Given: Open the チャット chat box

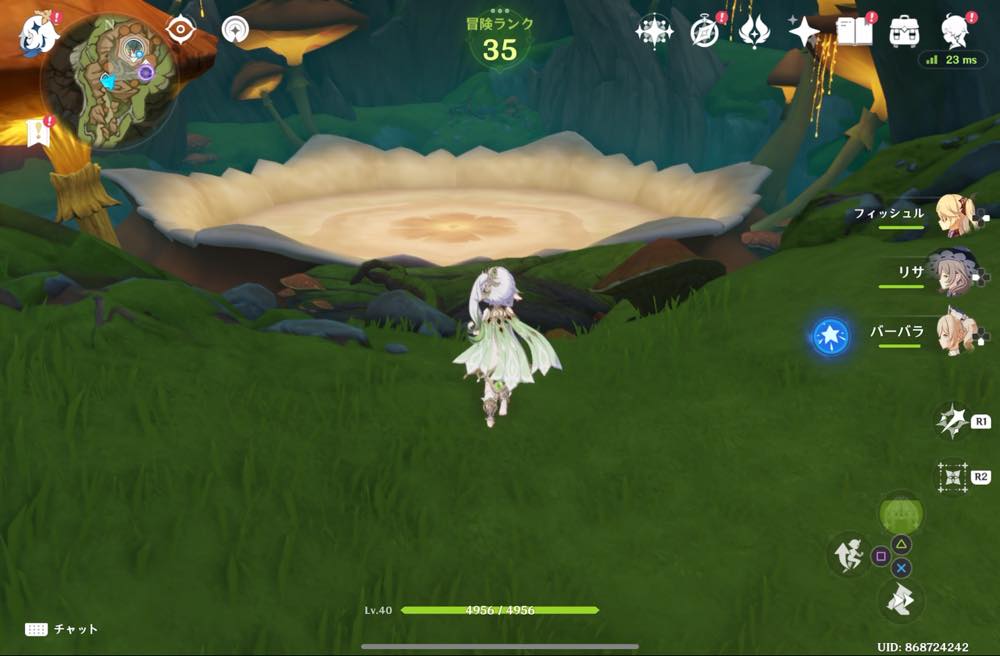Looking at the screenshot, I should pyautogui.click(x=62, y=629).
